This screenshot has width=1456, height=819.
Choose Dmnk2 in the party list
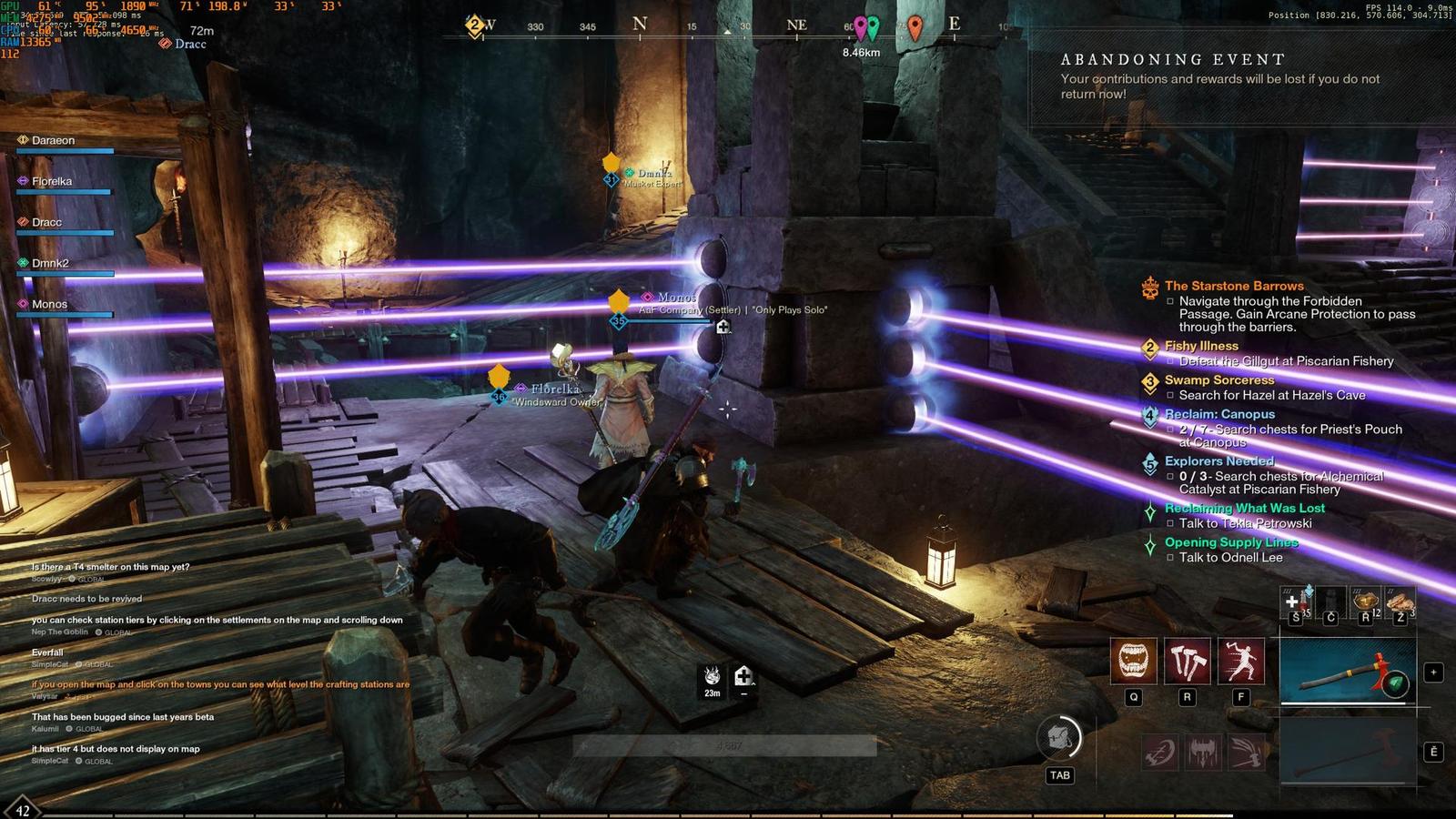[50, 263]
